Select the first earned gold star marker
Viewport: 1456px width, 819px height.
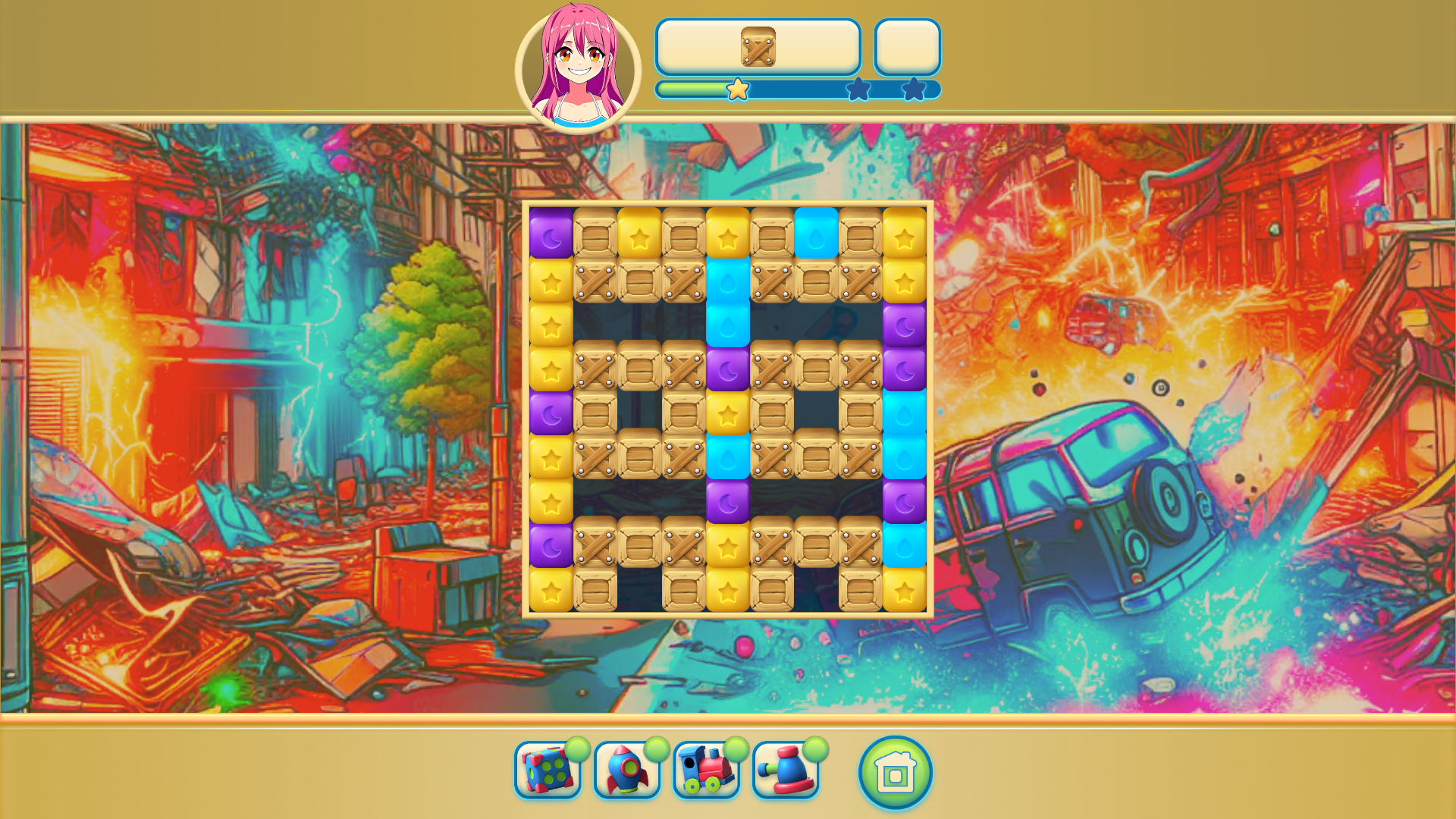(736, 89)
